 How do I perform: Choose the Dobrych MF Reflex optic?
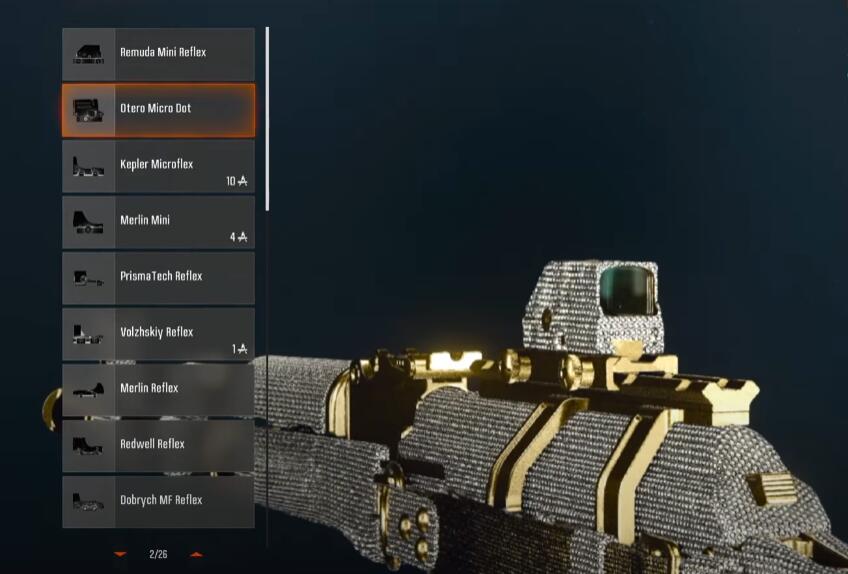pyautogui.click(x=158, y=501)
